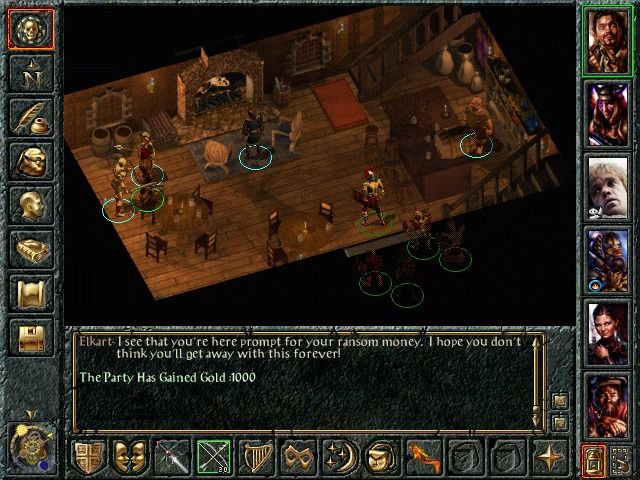Click the select-all star button
The height and width of the screenshot is (480, 640).
(549, 457)
